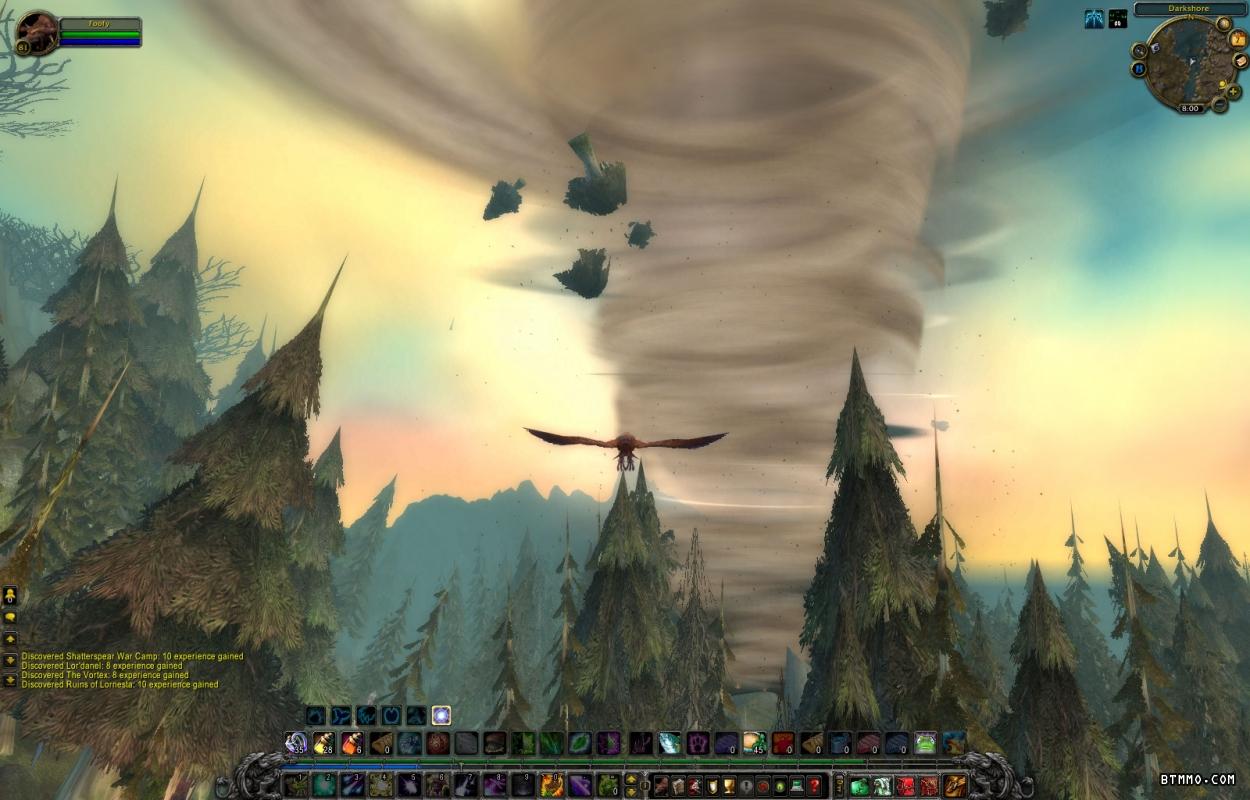Viewport: 1250px width, 800px height.
Task: Activate the glowing orb stance button
Action: (x=441, y=715)
